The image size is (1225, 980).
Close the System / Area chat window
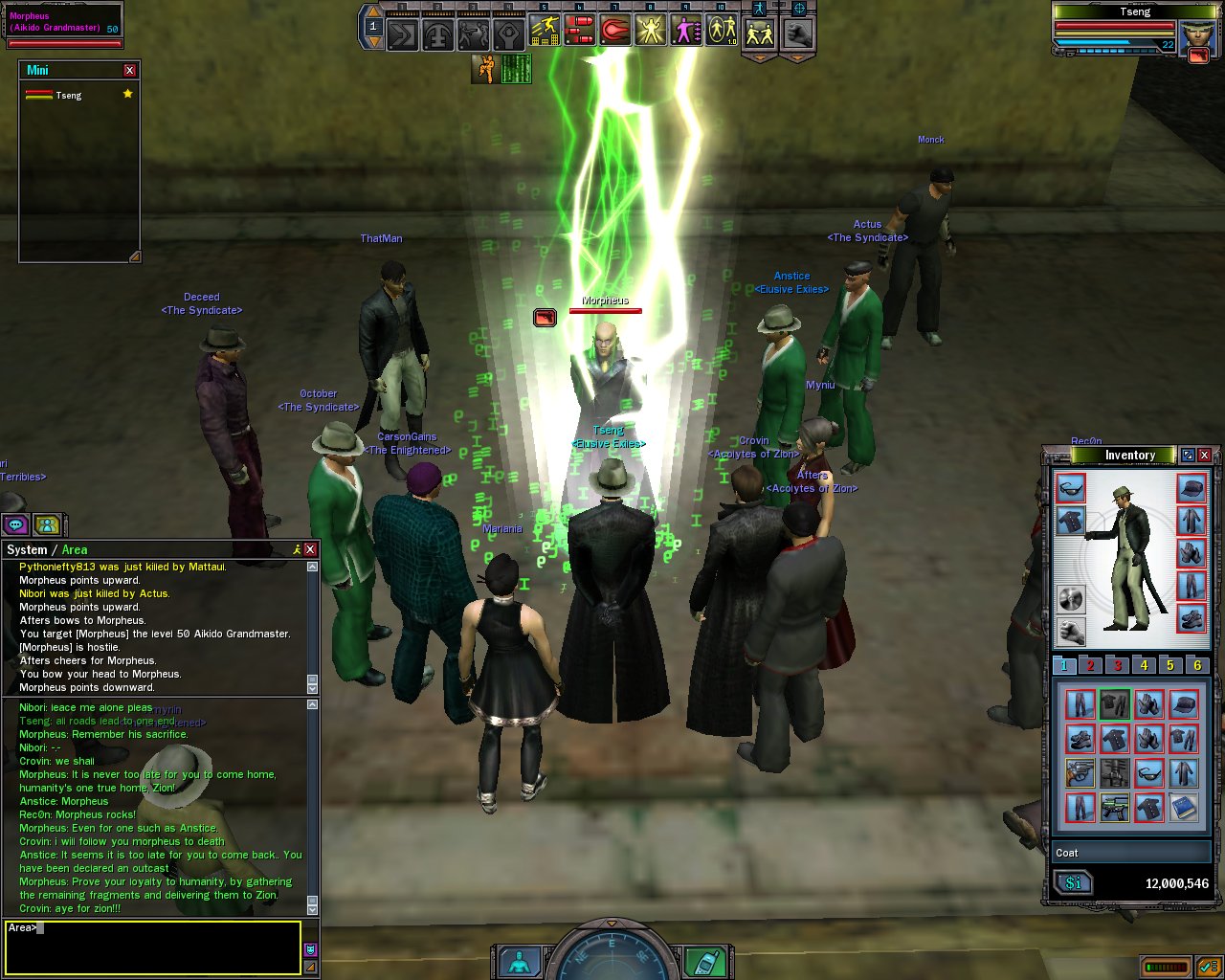tap(310, 549)
